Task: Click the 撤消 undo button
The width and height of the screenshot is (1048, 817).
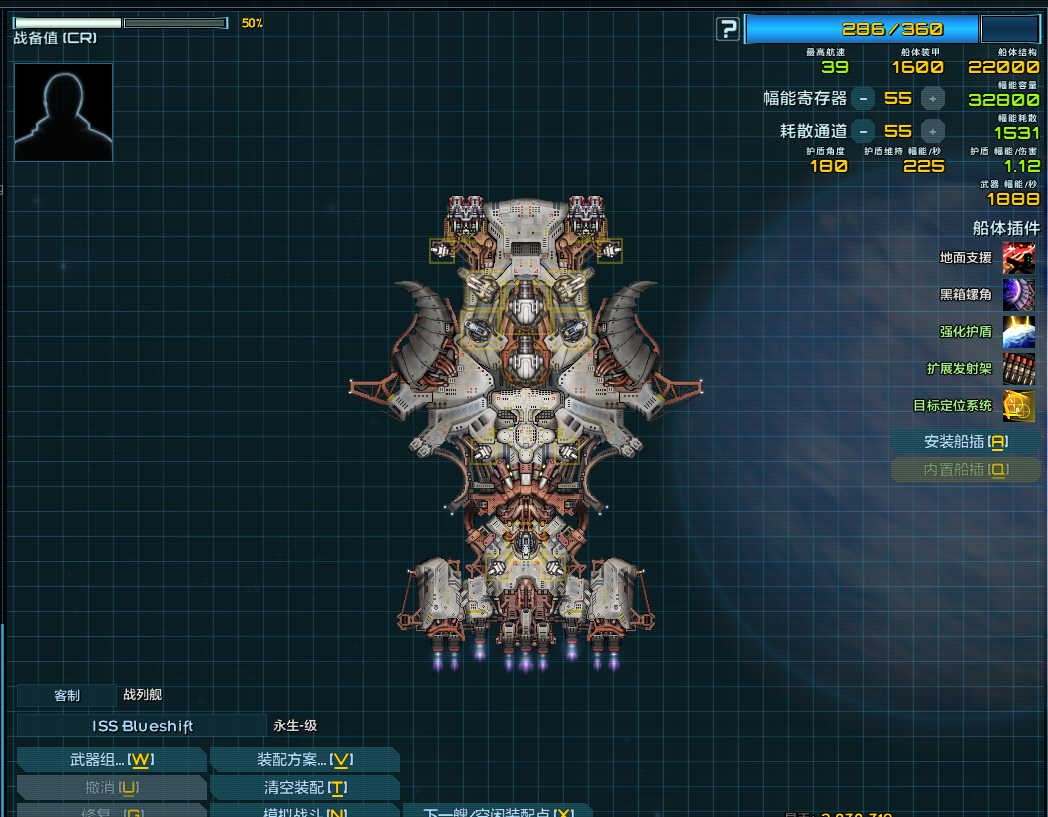Action: 111,788
